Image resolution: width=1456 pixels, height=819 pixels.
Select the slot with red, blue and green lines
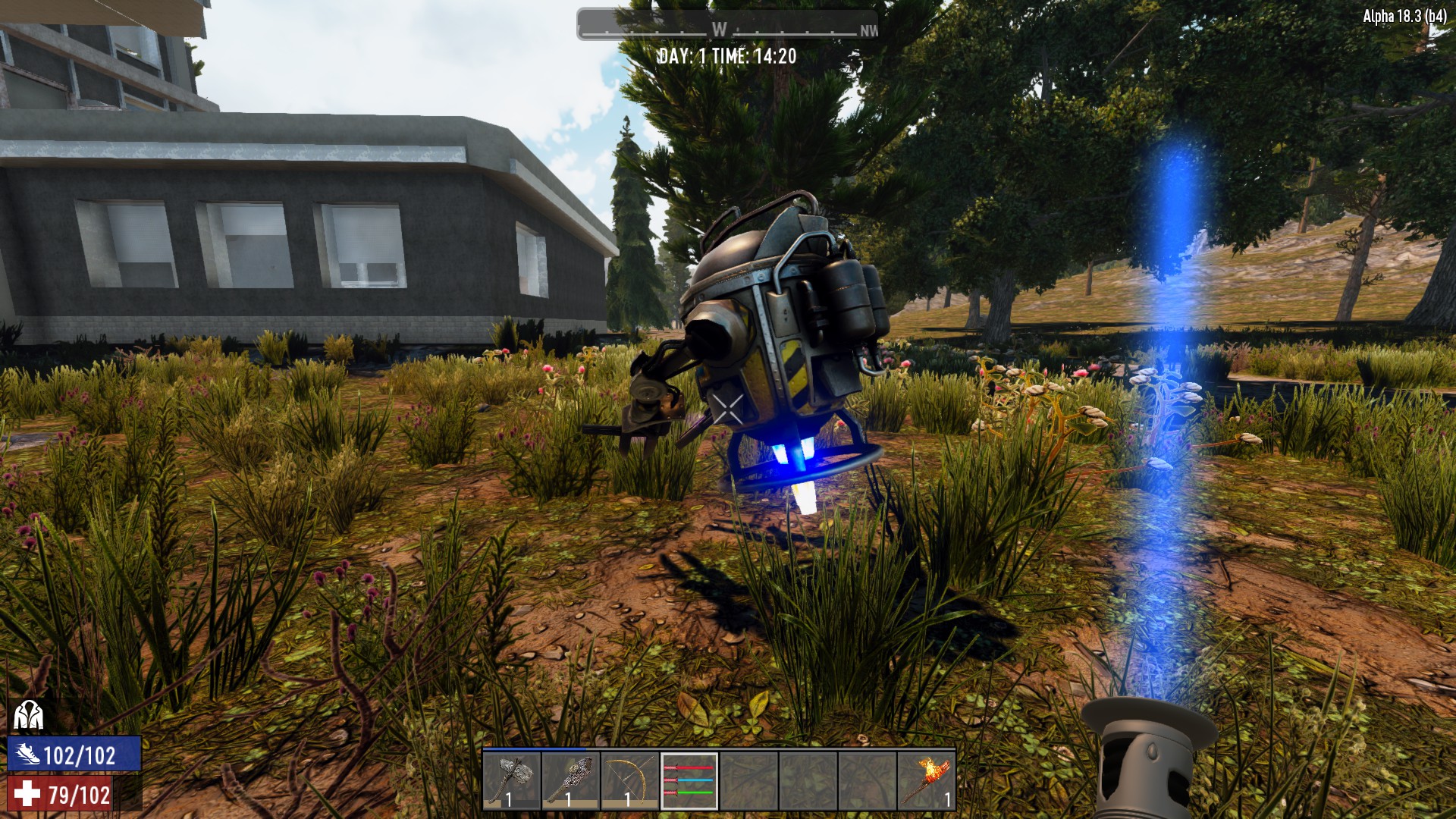point(689,780)
